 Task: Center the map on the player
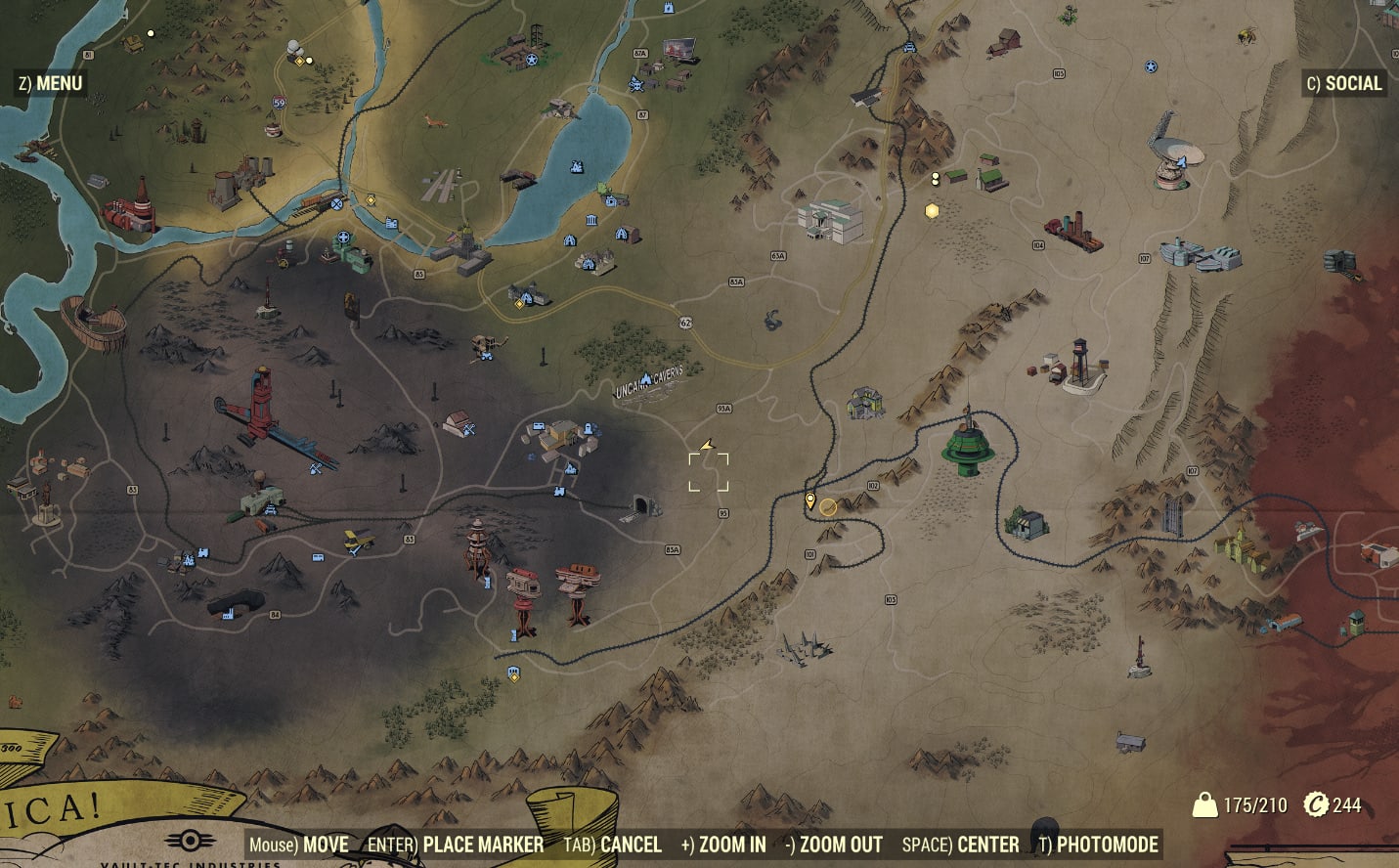point(960,845)
